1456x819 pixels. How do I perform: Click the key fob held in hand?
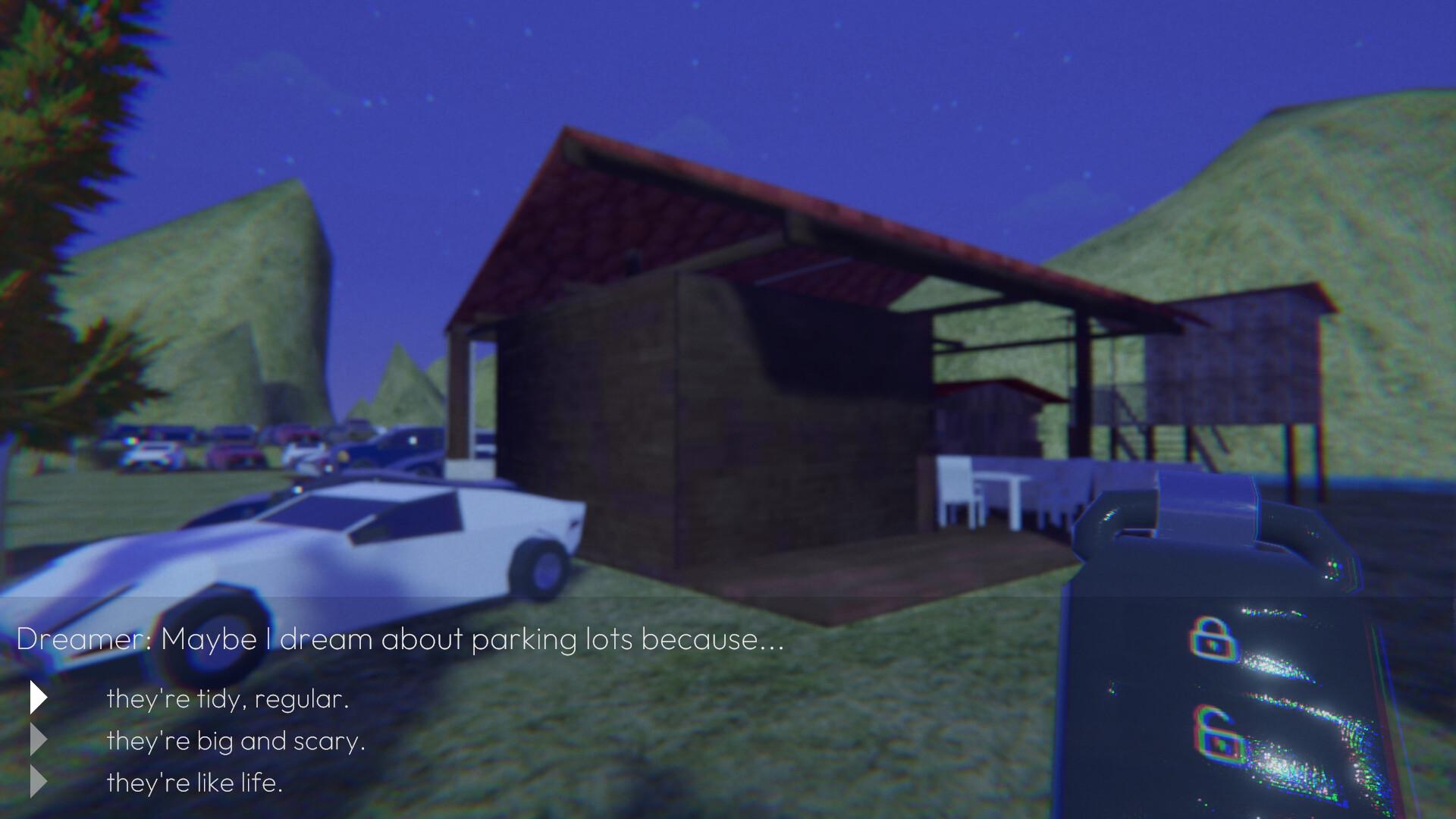1213,645
